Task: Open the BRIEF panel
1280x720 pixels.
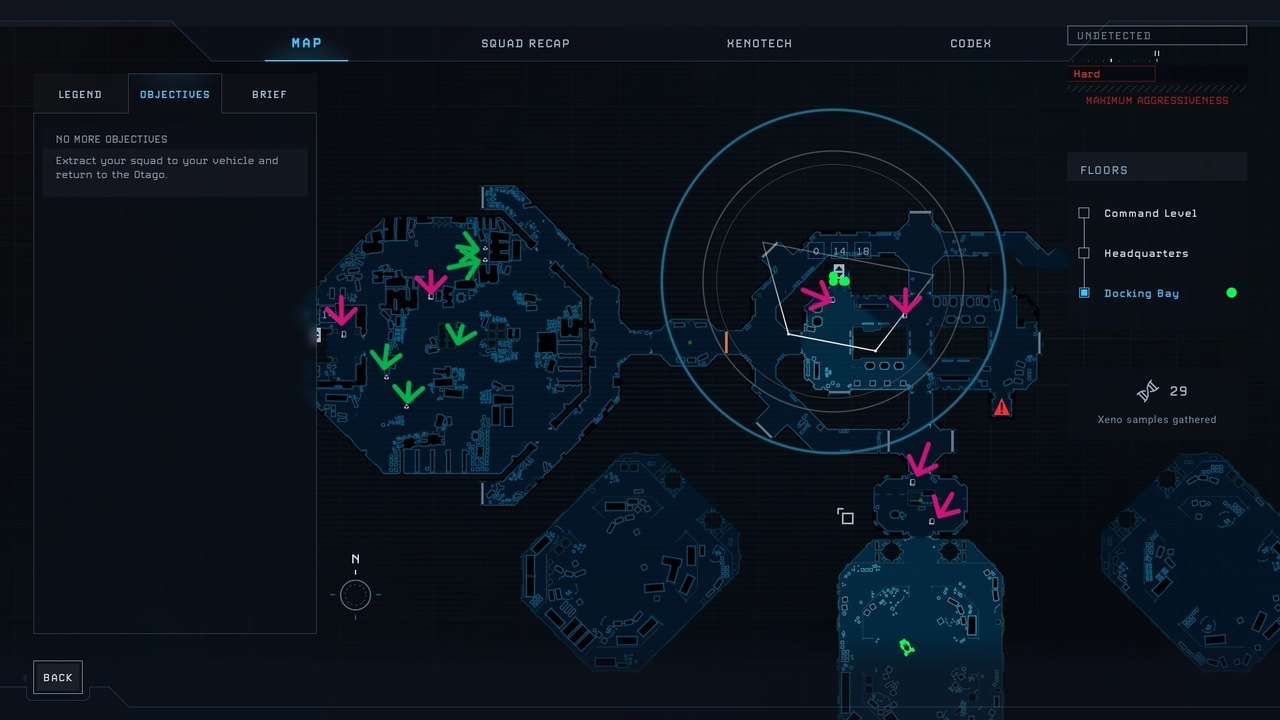Action: point(269,94)
